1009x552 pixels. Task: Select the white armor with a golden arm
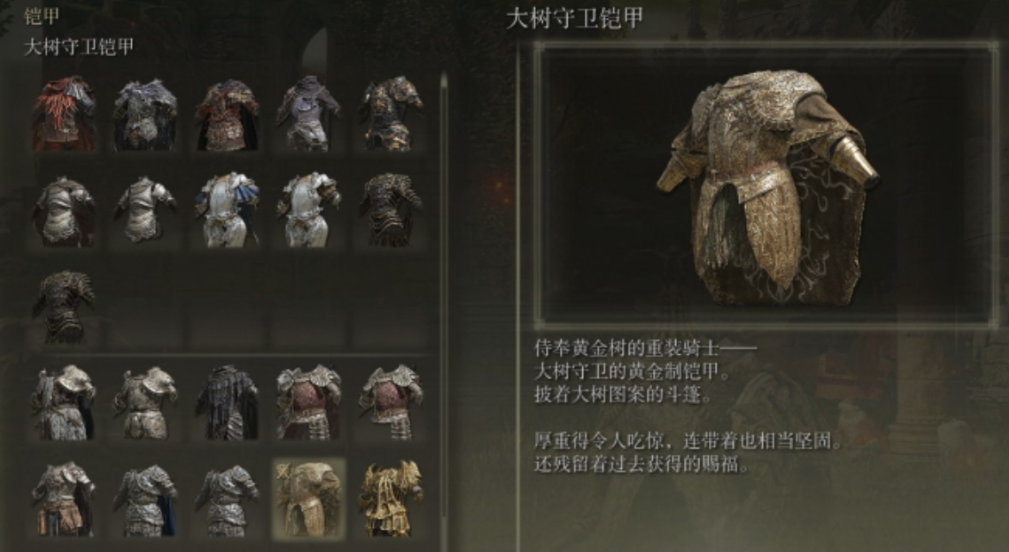pos(308,208)
